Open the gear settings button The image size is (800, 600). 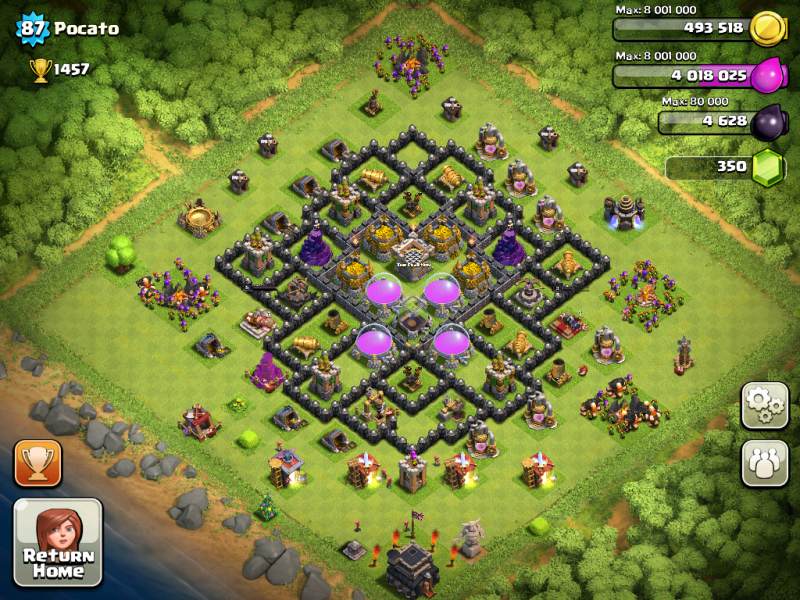(764, 404)
